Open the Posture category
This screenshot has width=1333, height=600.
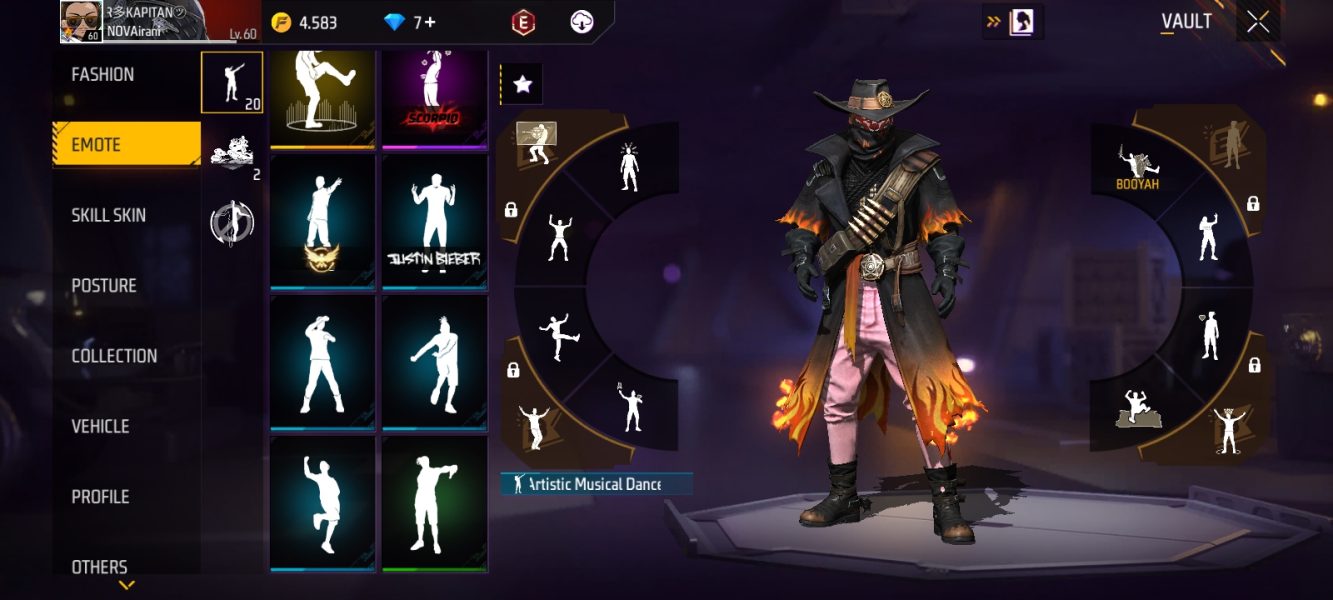click(x=104, y=286)
